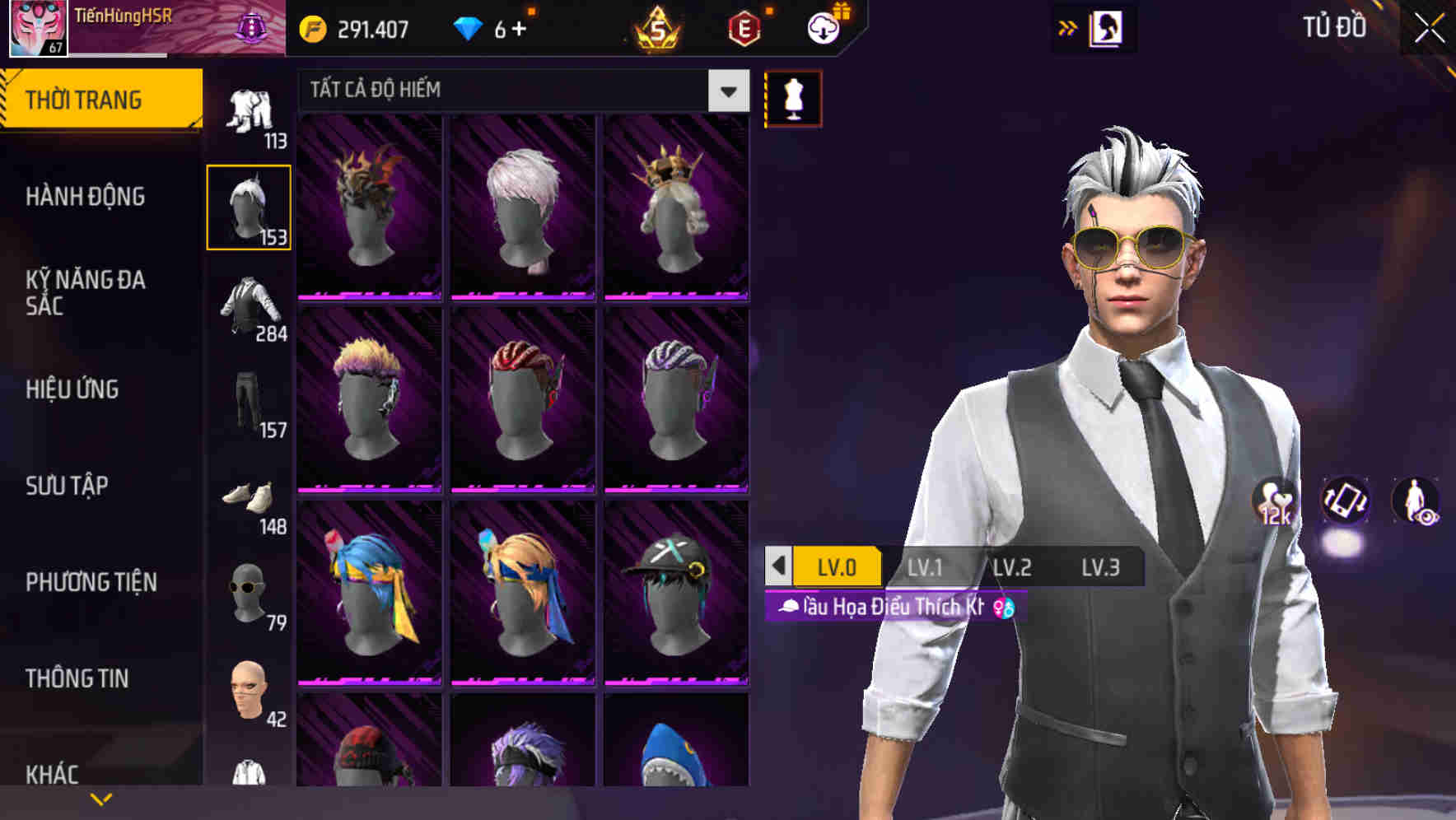
Task: Select the white hair thumbnail in the grid
Action: [523, 206]
